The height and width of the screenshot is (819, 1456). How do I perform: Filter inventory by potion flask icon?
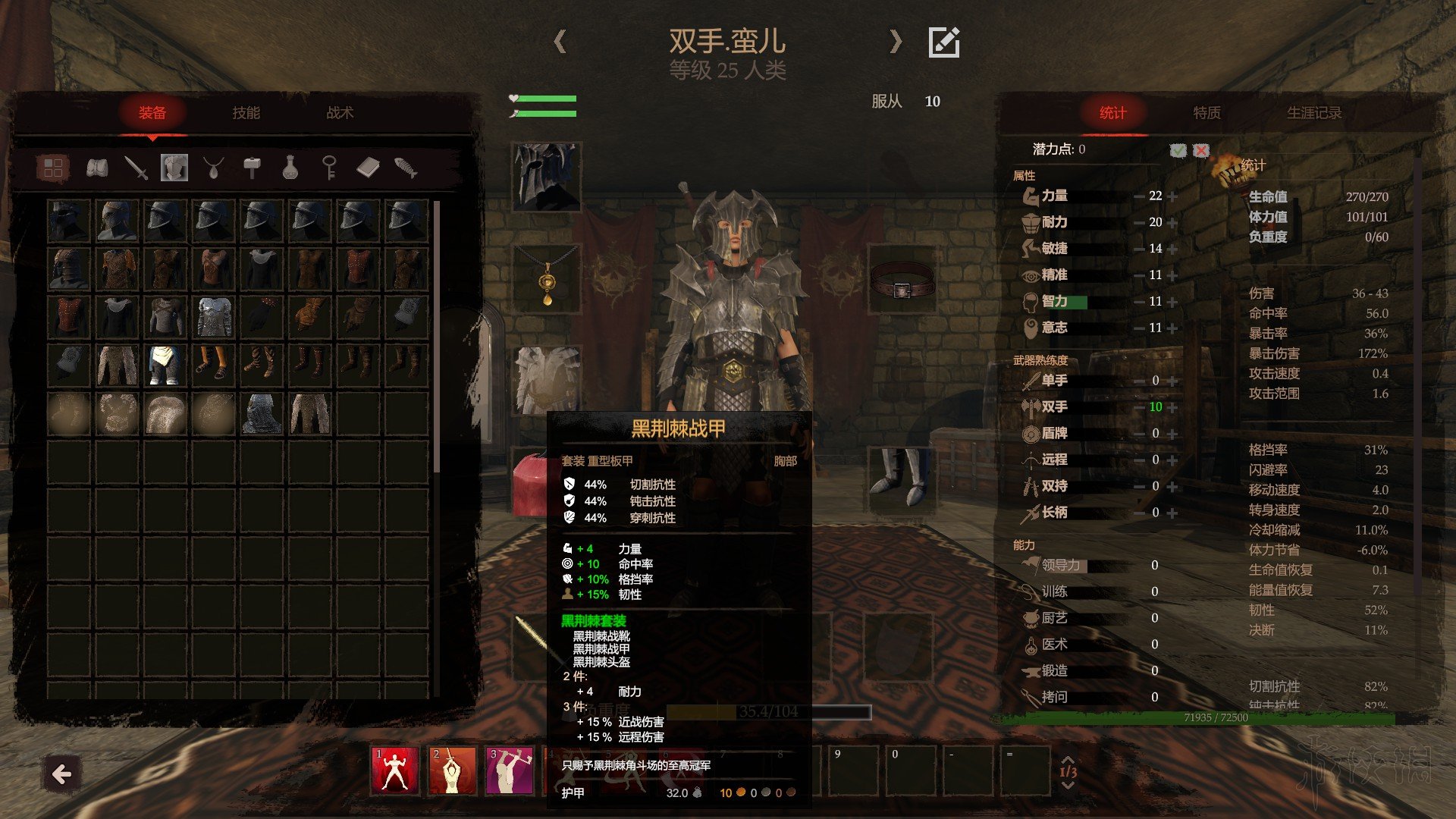click(290, 168)
